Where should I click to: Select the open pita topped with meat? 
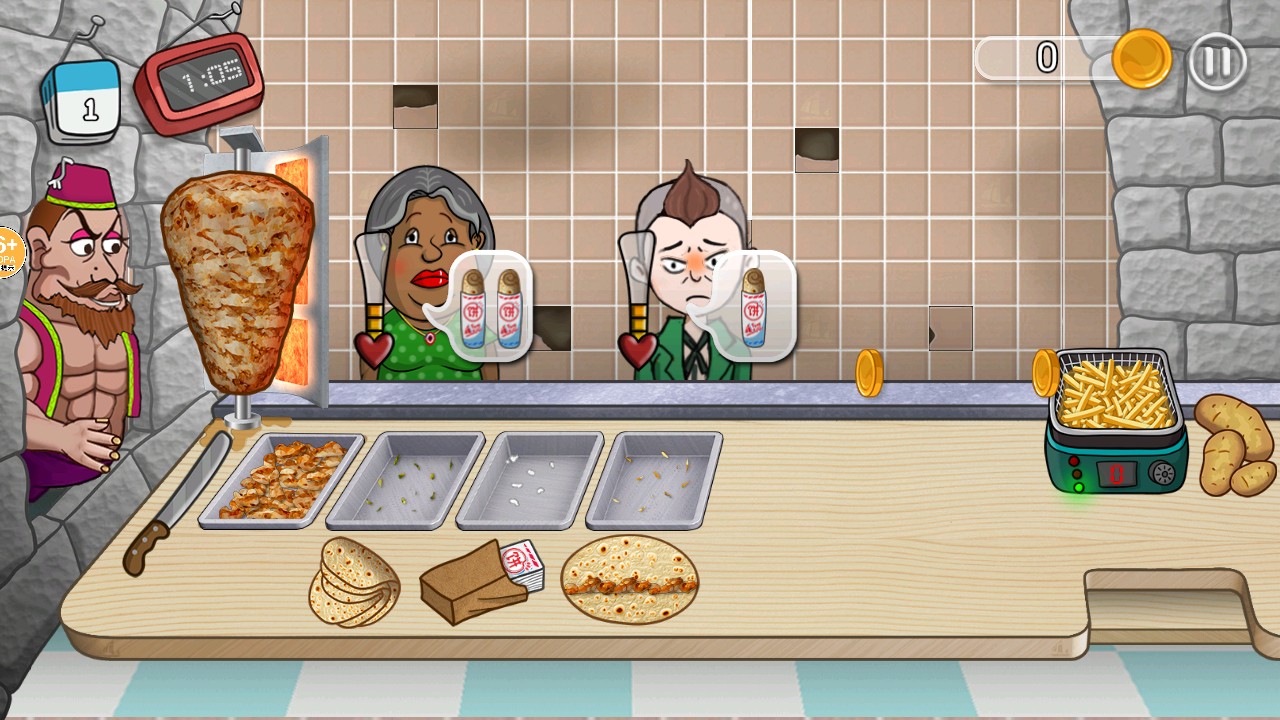coord(629,580)
